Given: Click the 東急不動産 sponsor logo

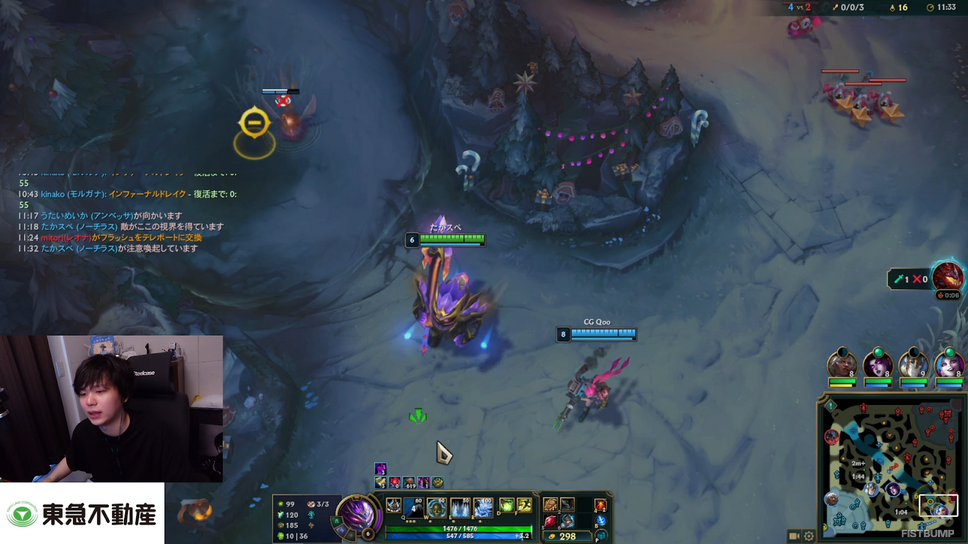Looking at the screenshot, I should tap(82, 514).
